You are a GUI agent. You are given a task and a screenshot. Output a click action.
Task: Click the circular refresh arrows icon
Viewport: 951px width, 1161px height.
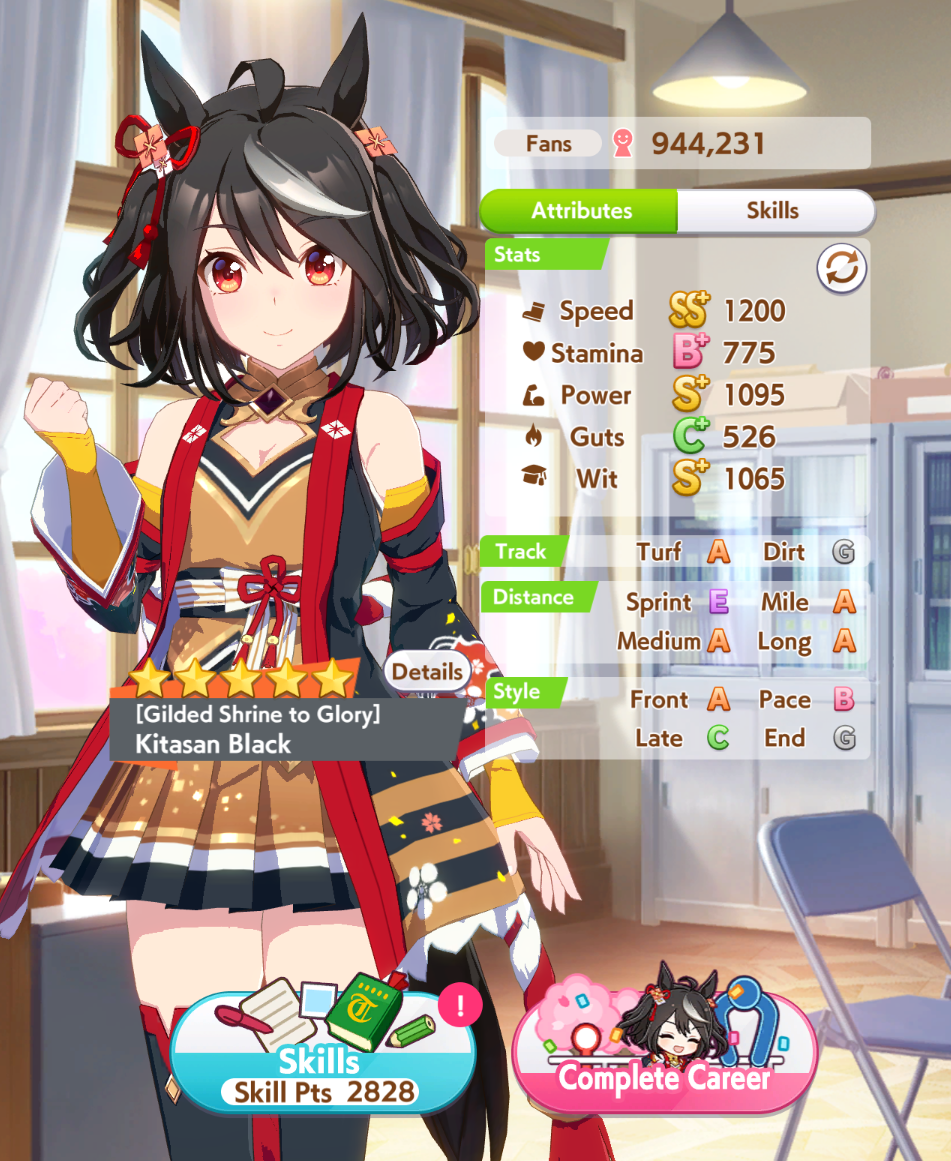841,268
